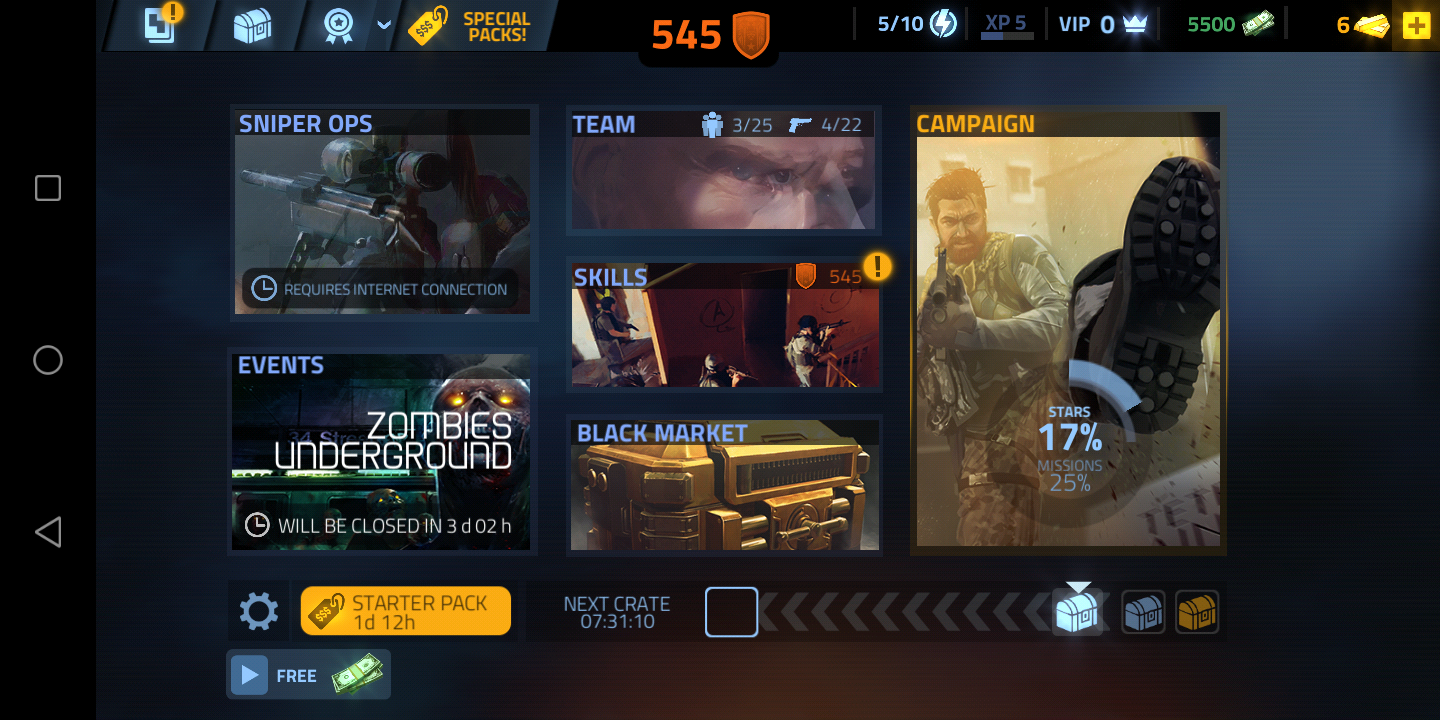The image size is (1440, 720).
Task: Open the Sniper Ops mode panel
Action: click(383, 212)
